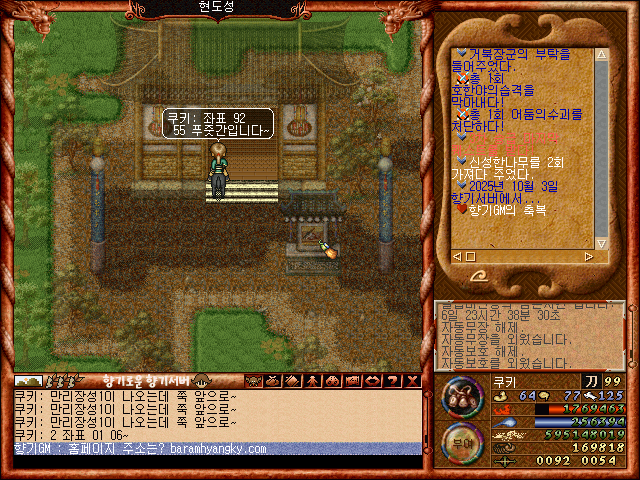This screenshot has height=480, width=640.
Task: Click the legend panel's down scroll arrow
Action: [x=602, y=242]
